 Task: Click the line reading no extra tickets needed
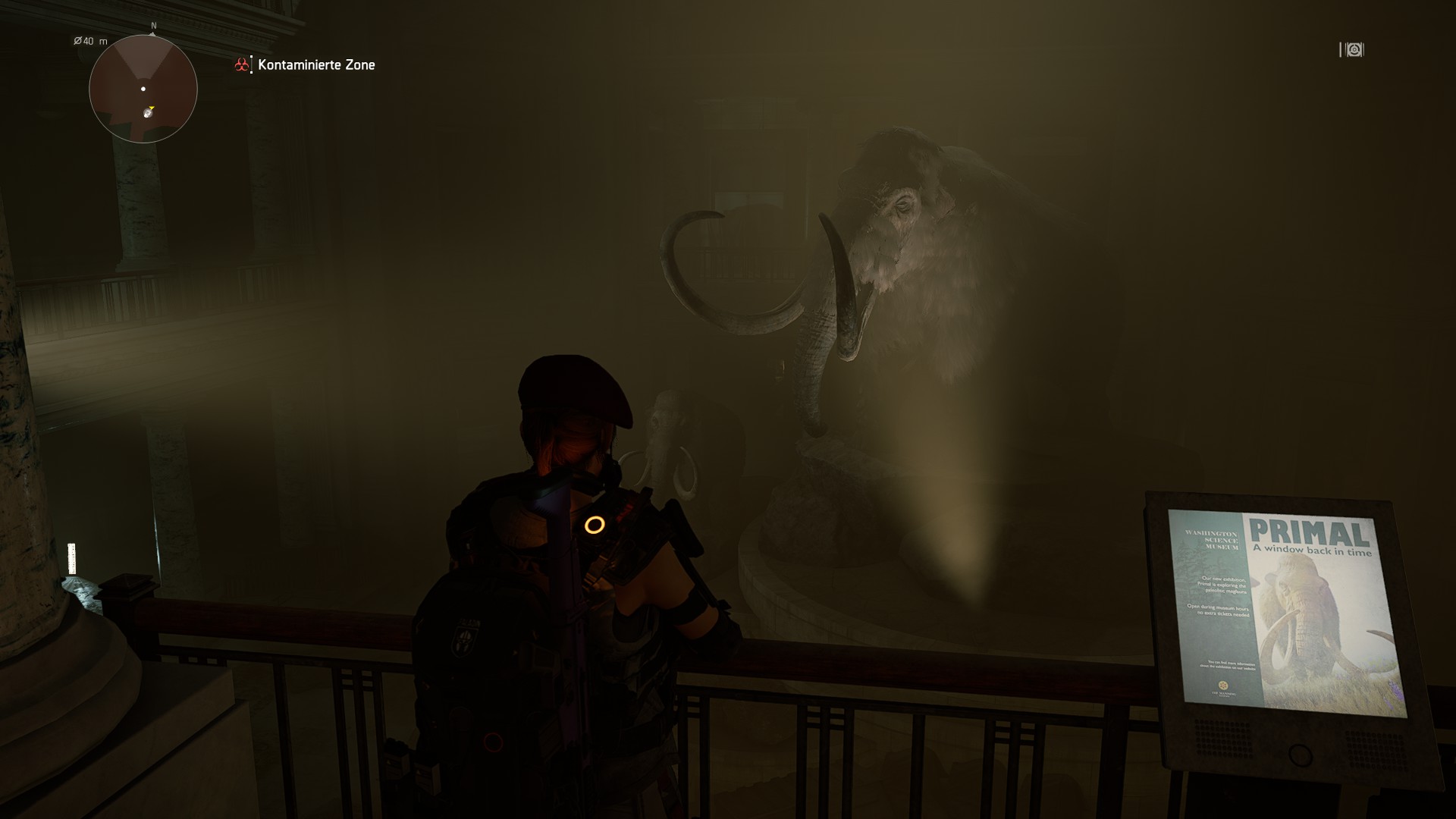1222,614
